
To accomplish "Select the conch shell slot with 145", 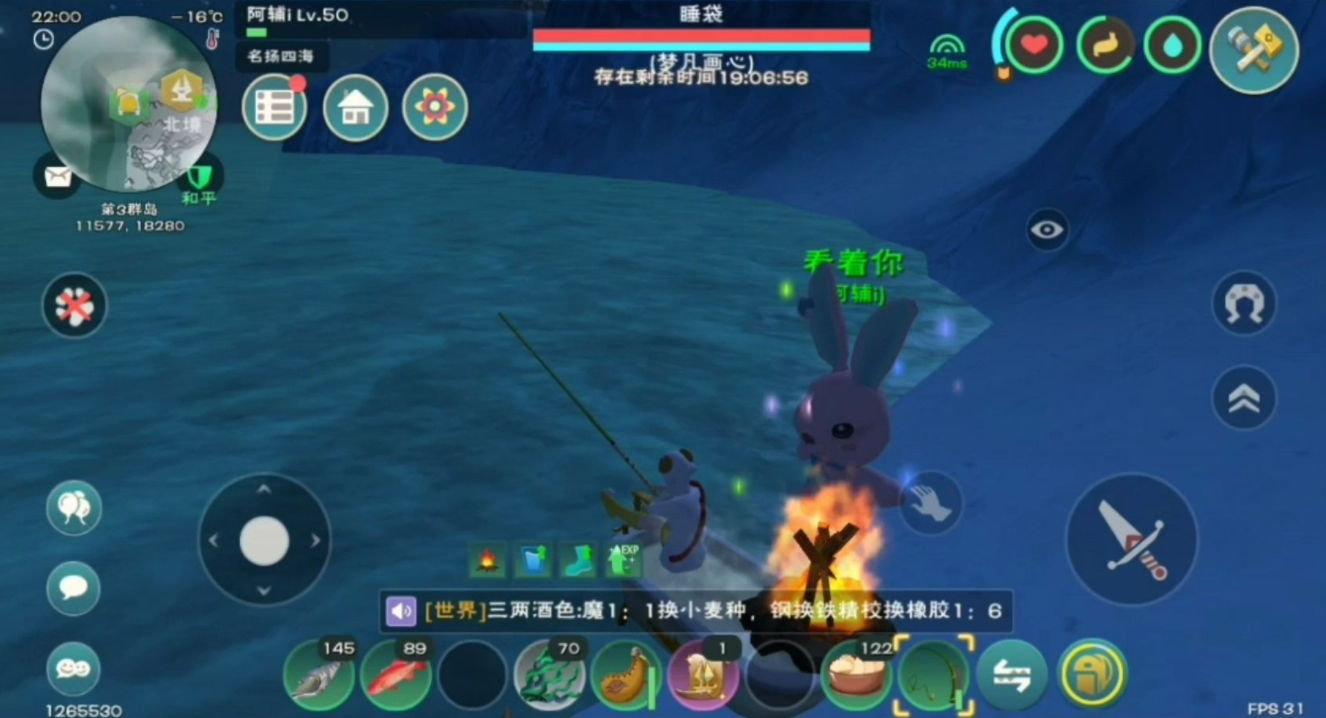I will (x=319, y=676).
